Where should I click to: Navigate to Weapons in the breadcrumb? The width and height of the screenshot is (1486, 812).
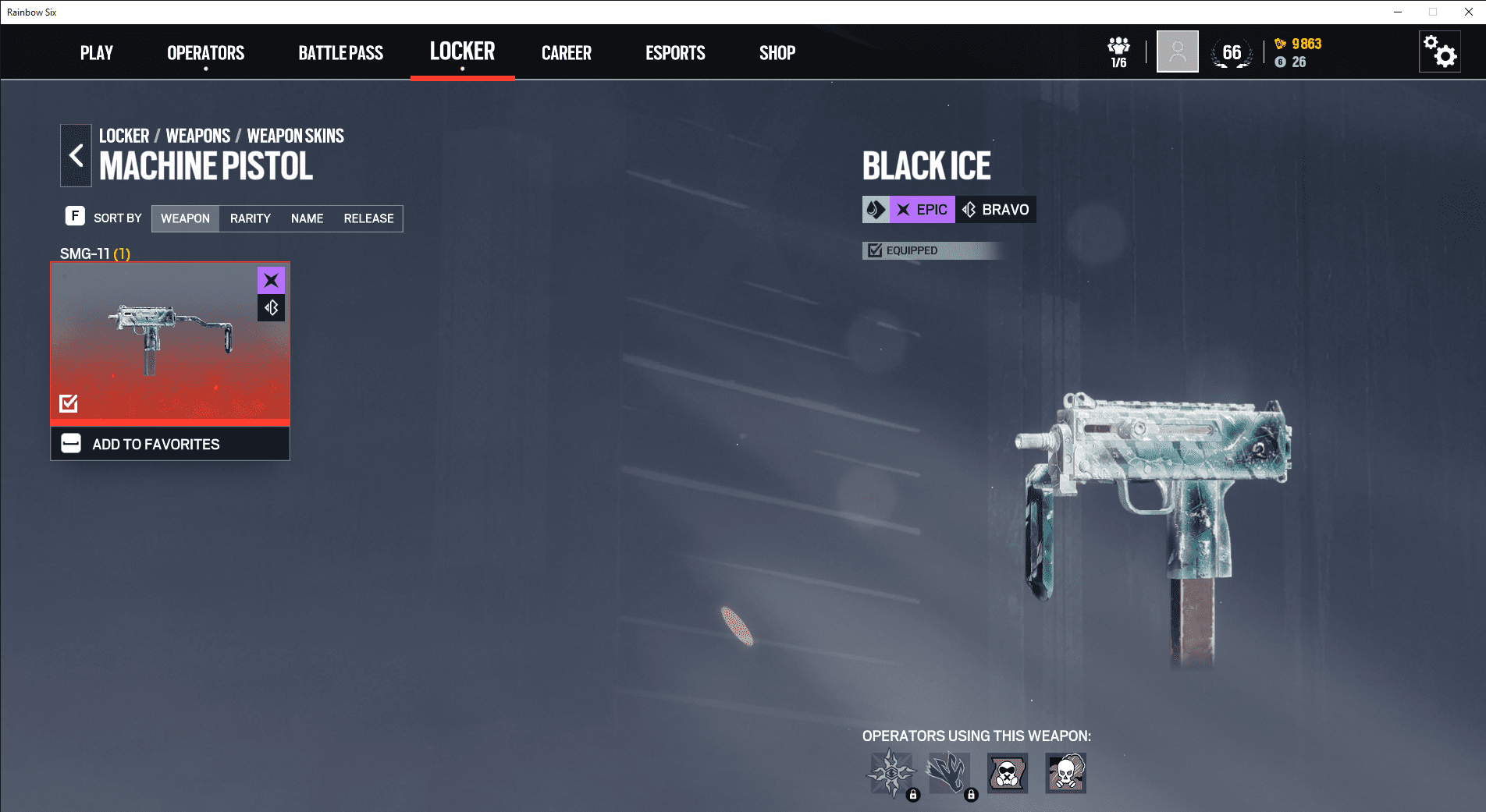point(197,136)
